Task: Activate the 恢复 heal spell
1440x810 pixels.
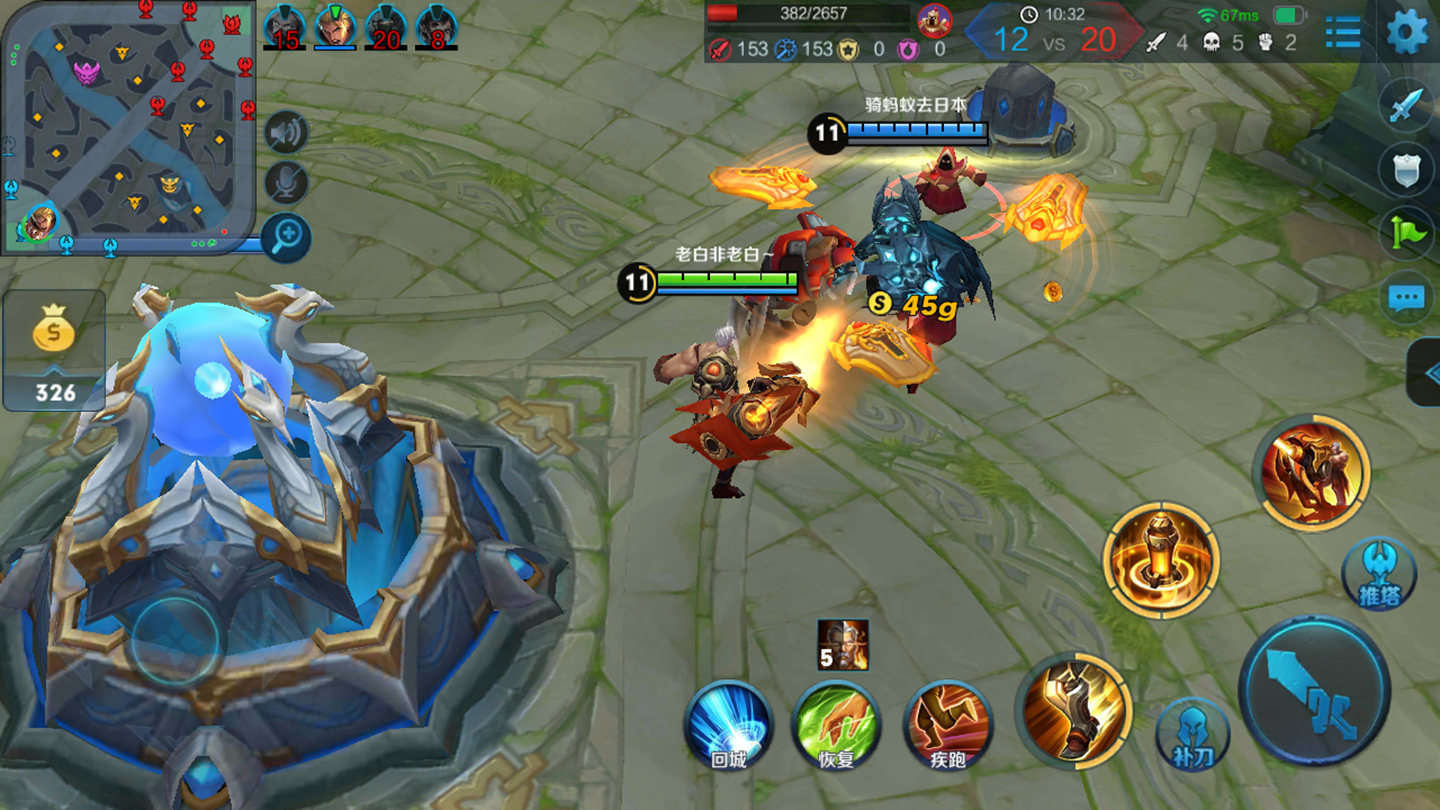Action: 837,726
